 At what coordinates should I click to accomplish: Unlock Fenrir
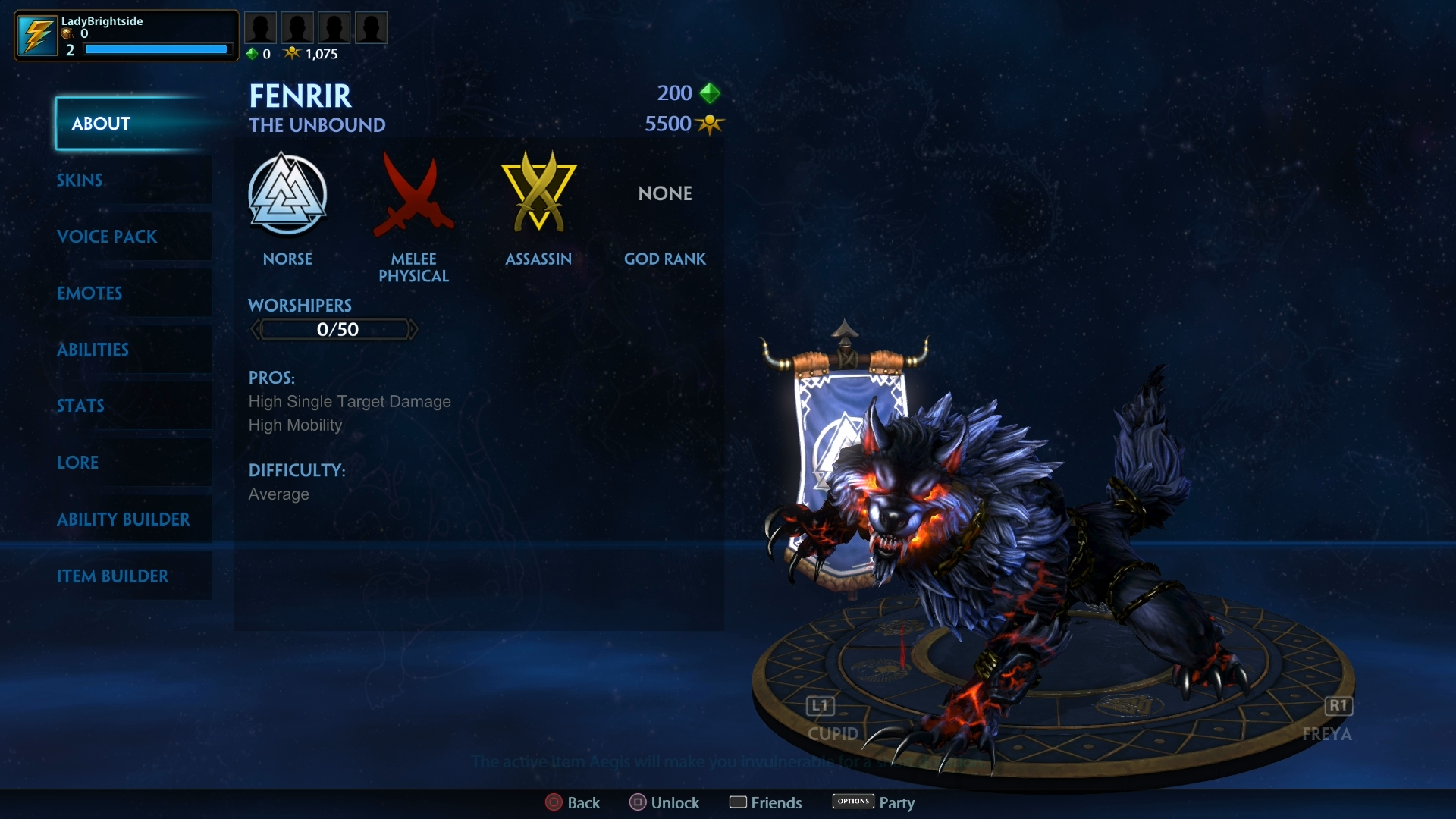[664, 802]
